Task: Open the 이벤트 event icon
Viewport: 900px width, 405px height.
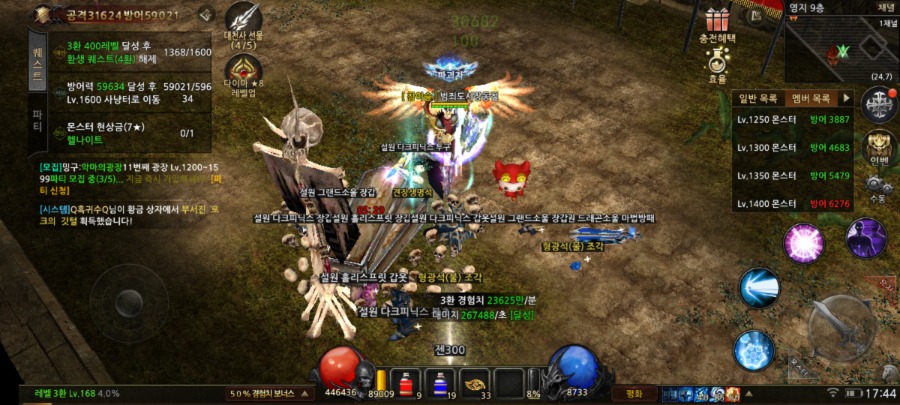Action: tap(879, 145)
